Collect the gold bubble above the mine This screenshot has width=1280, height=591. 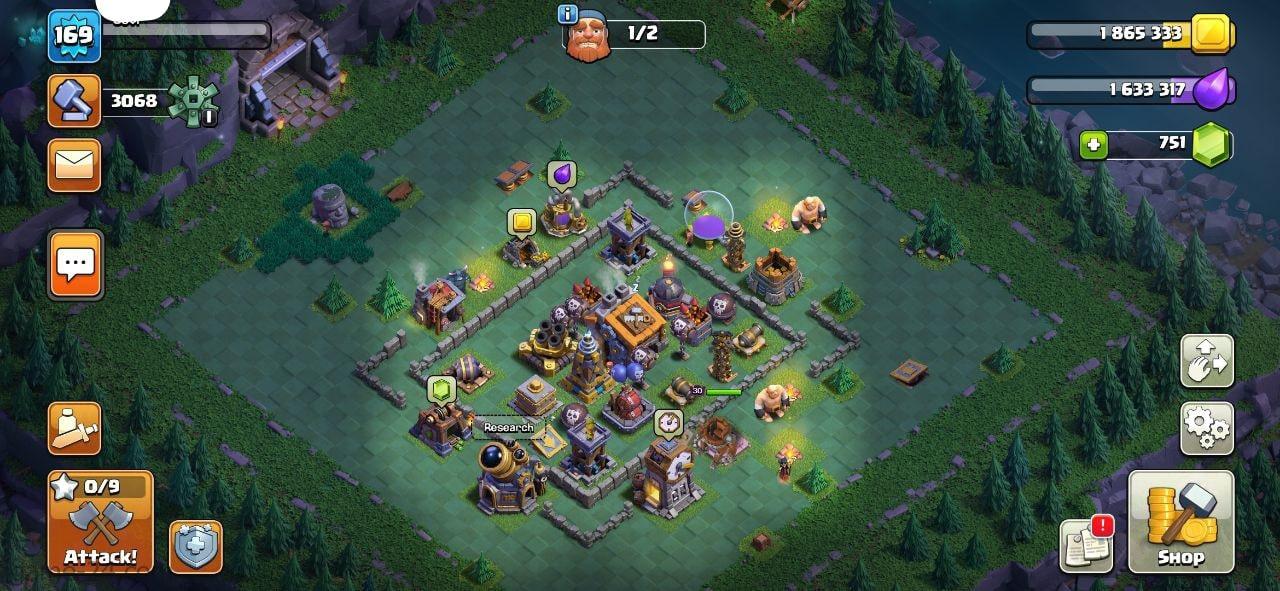[521, 221]
